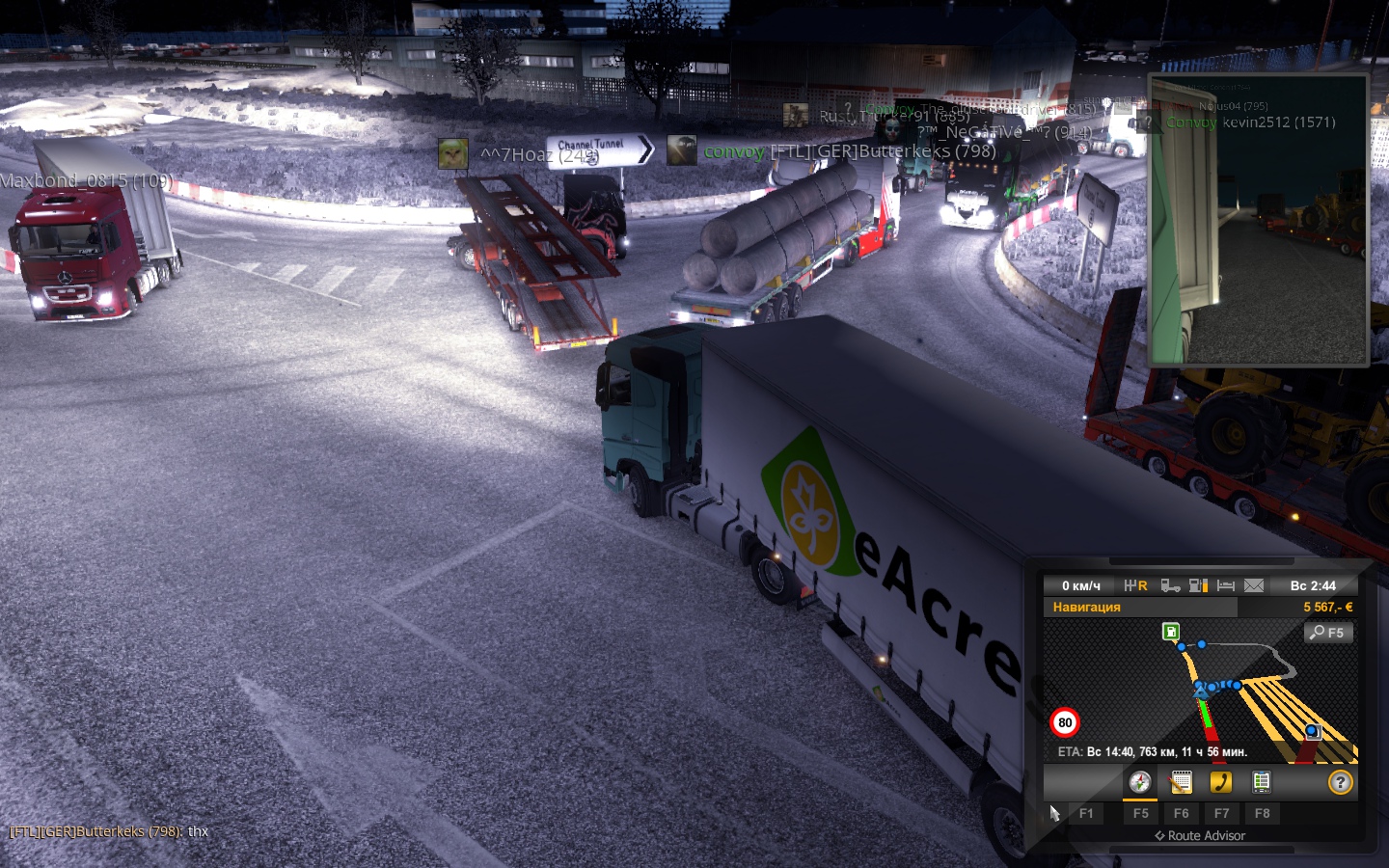Open the notepad job info tab
The width and height of the screenshot is (1389, 868).
pyautogui.click(x=1181, y=782)
